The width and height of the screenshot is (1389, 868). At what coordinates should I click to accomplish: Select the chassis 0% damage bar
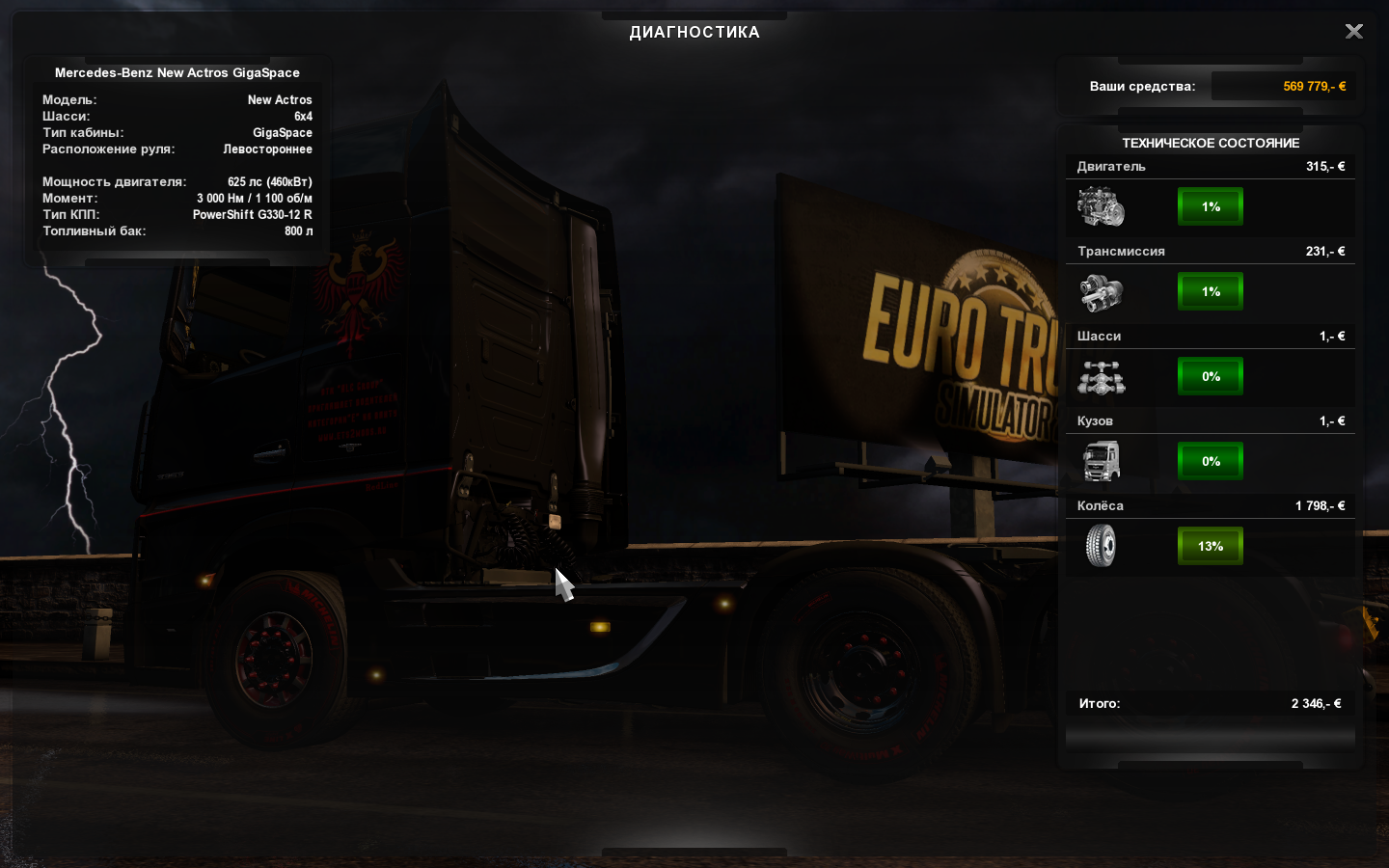point(1211,376)
